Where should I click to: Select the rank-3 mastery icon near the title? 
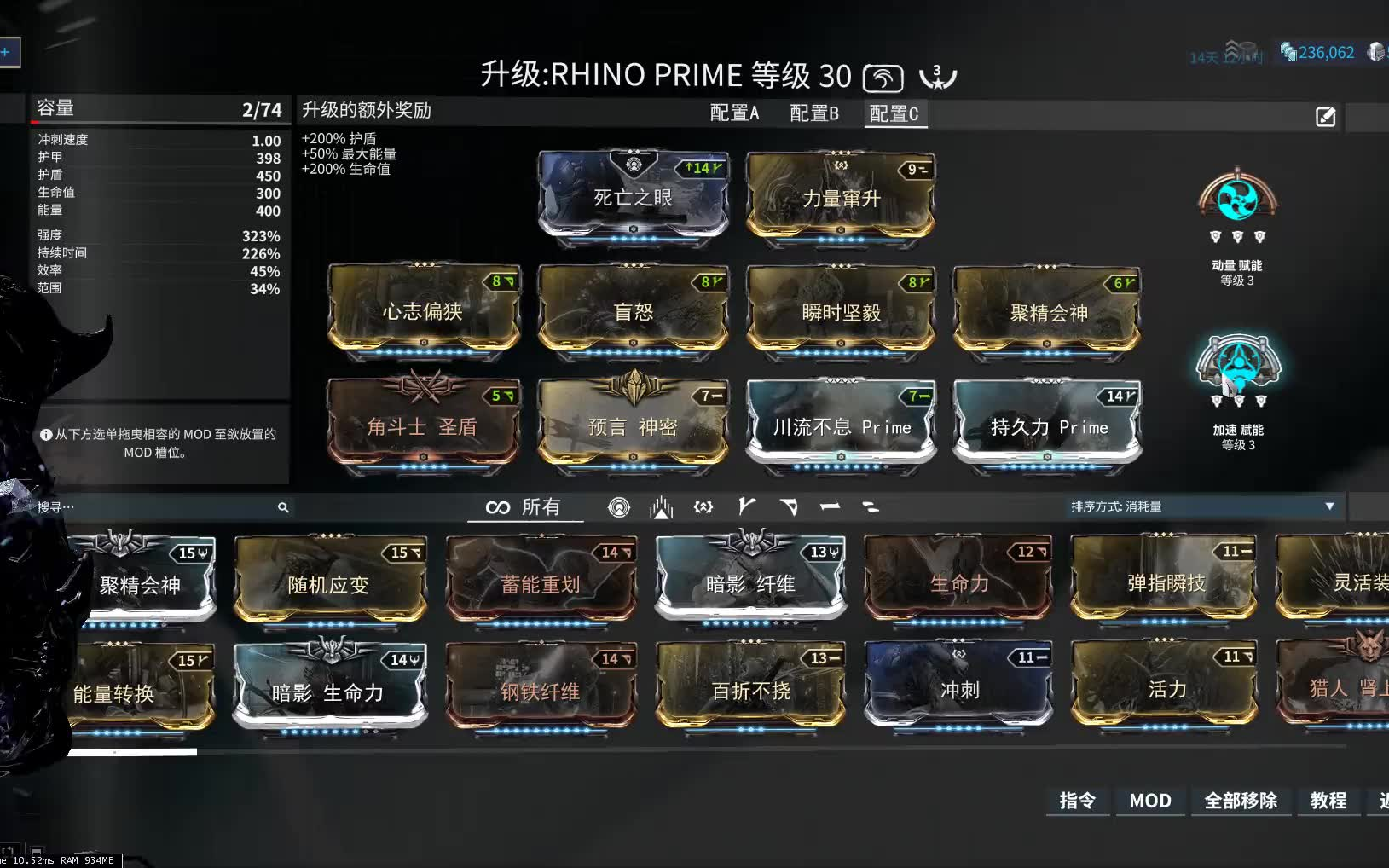pos(937,77)
